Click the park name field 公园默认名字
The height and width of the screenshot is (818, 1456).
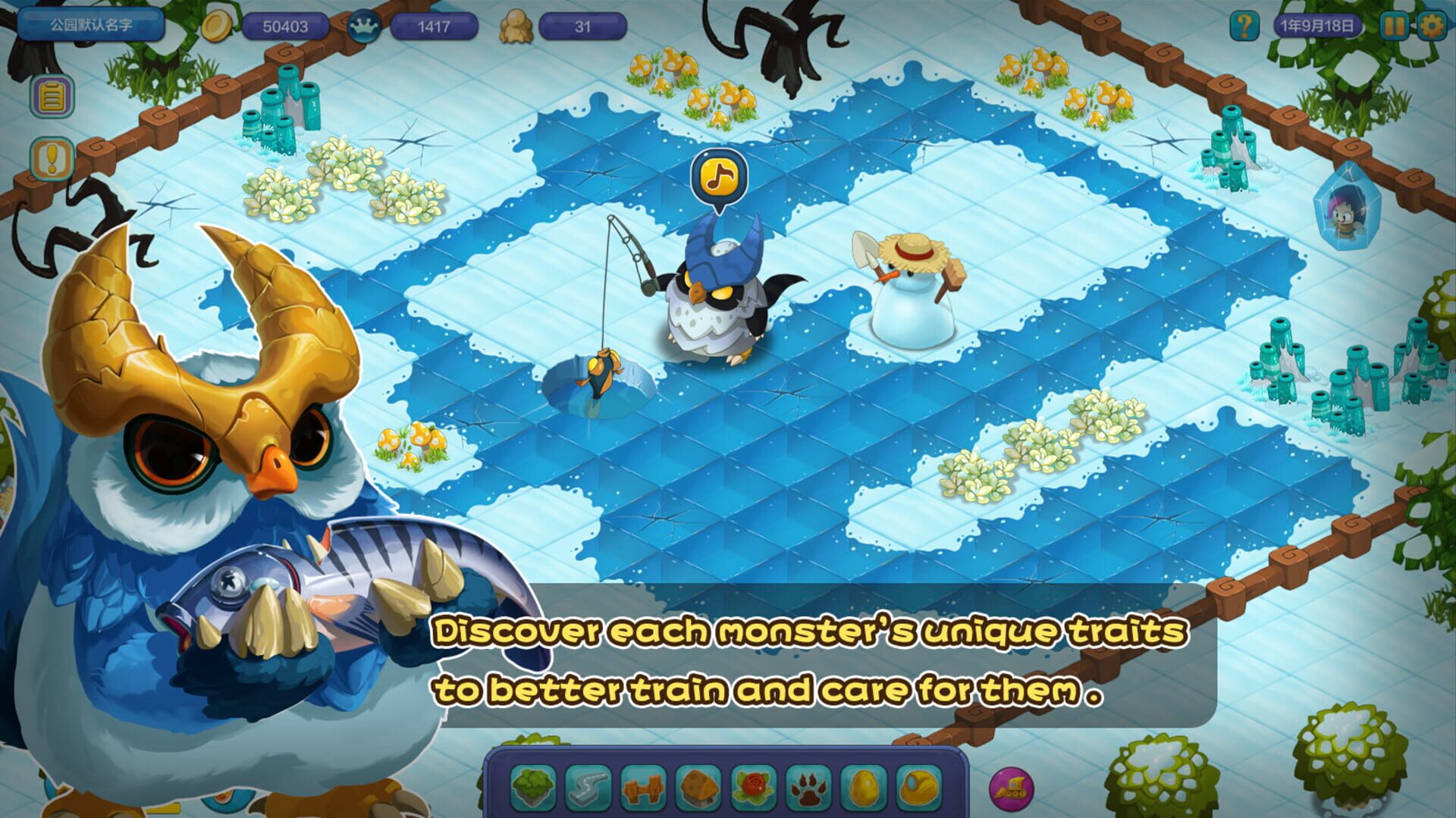(x=91, y=25)
